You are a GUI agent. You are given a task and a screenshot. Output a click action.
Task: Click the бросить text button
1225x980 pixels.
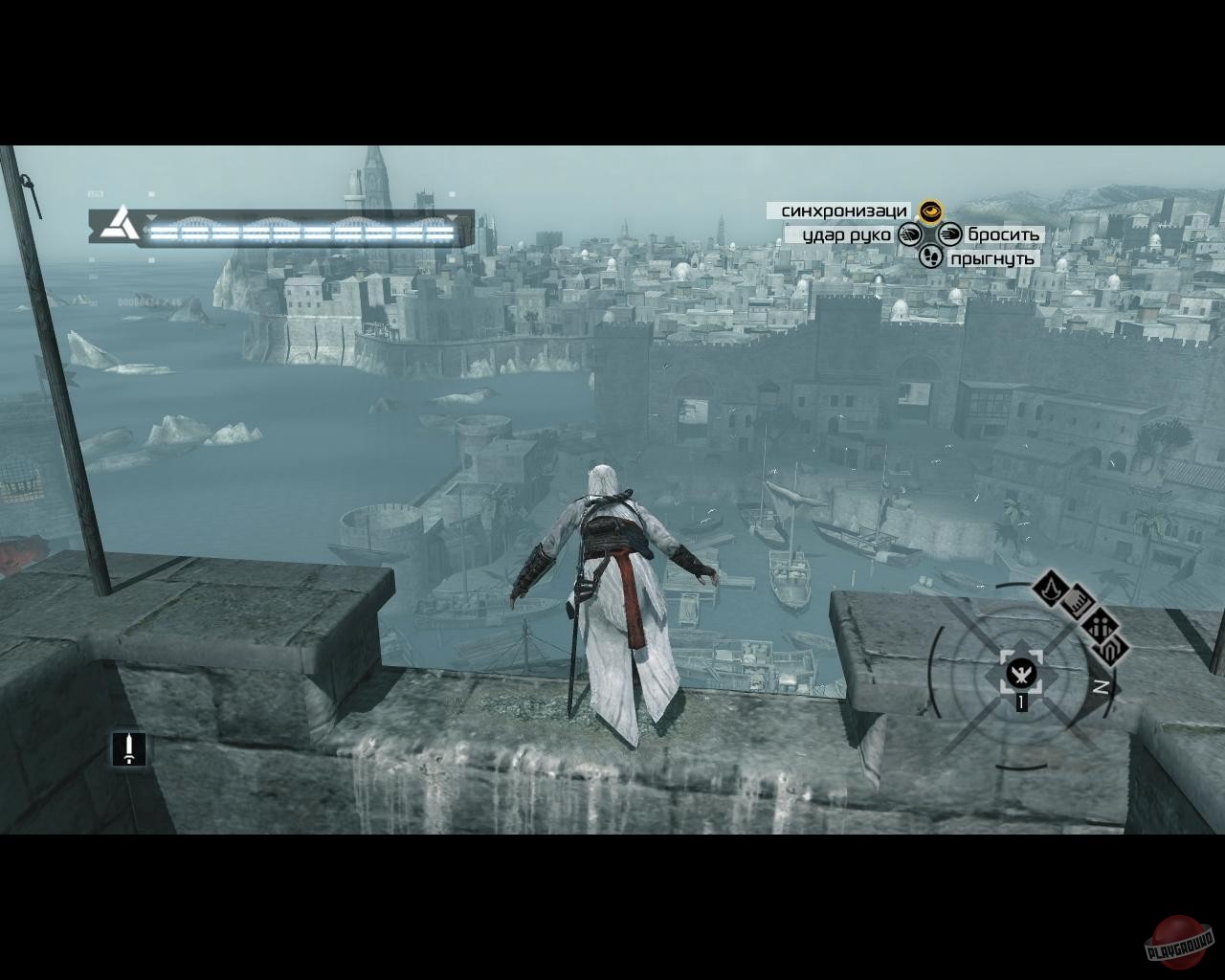1004,234
